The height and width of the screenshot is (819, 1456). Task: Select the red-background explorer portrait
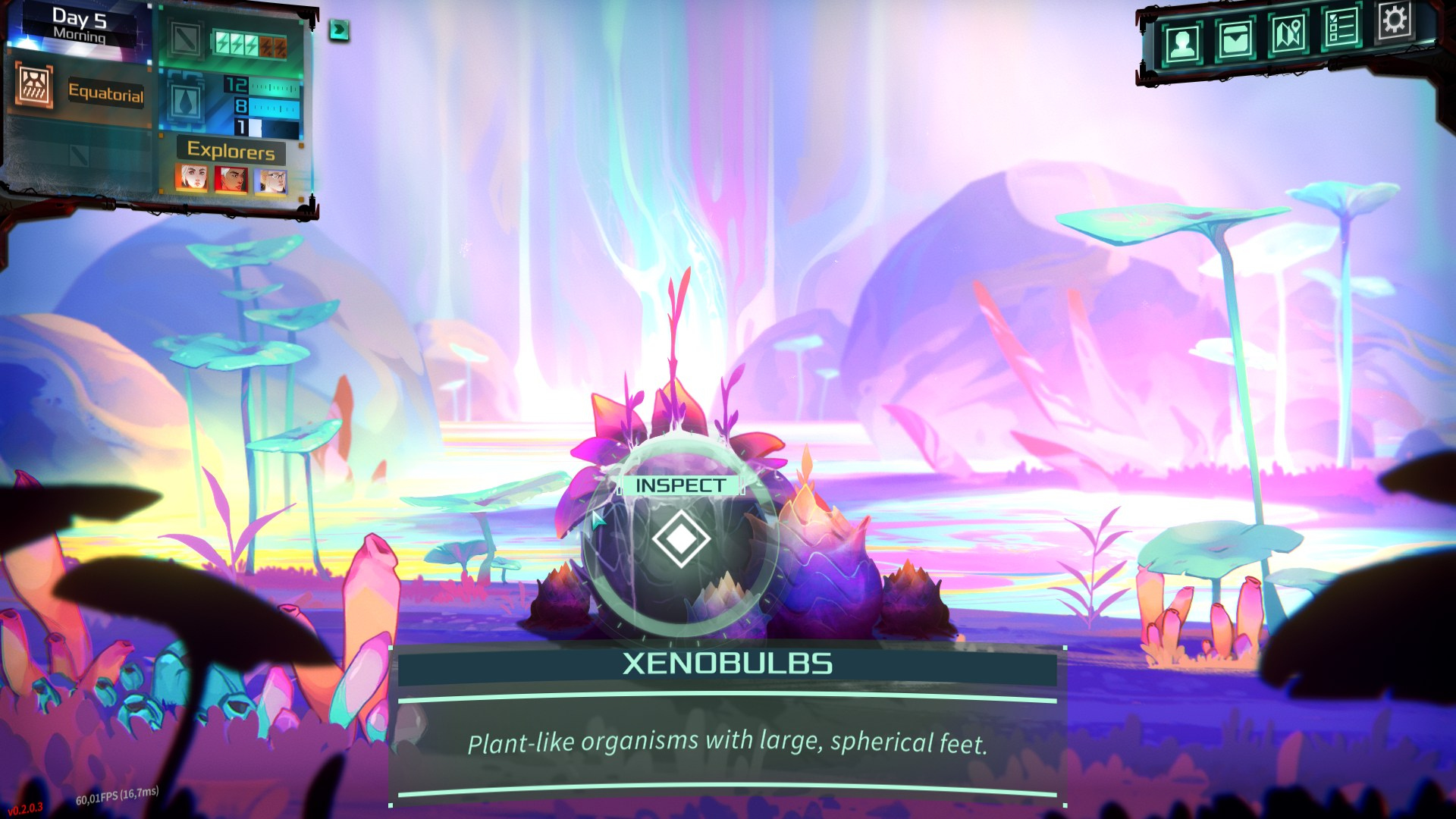point(231,180)
